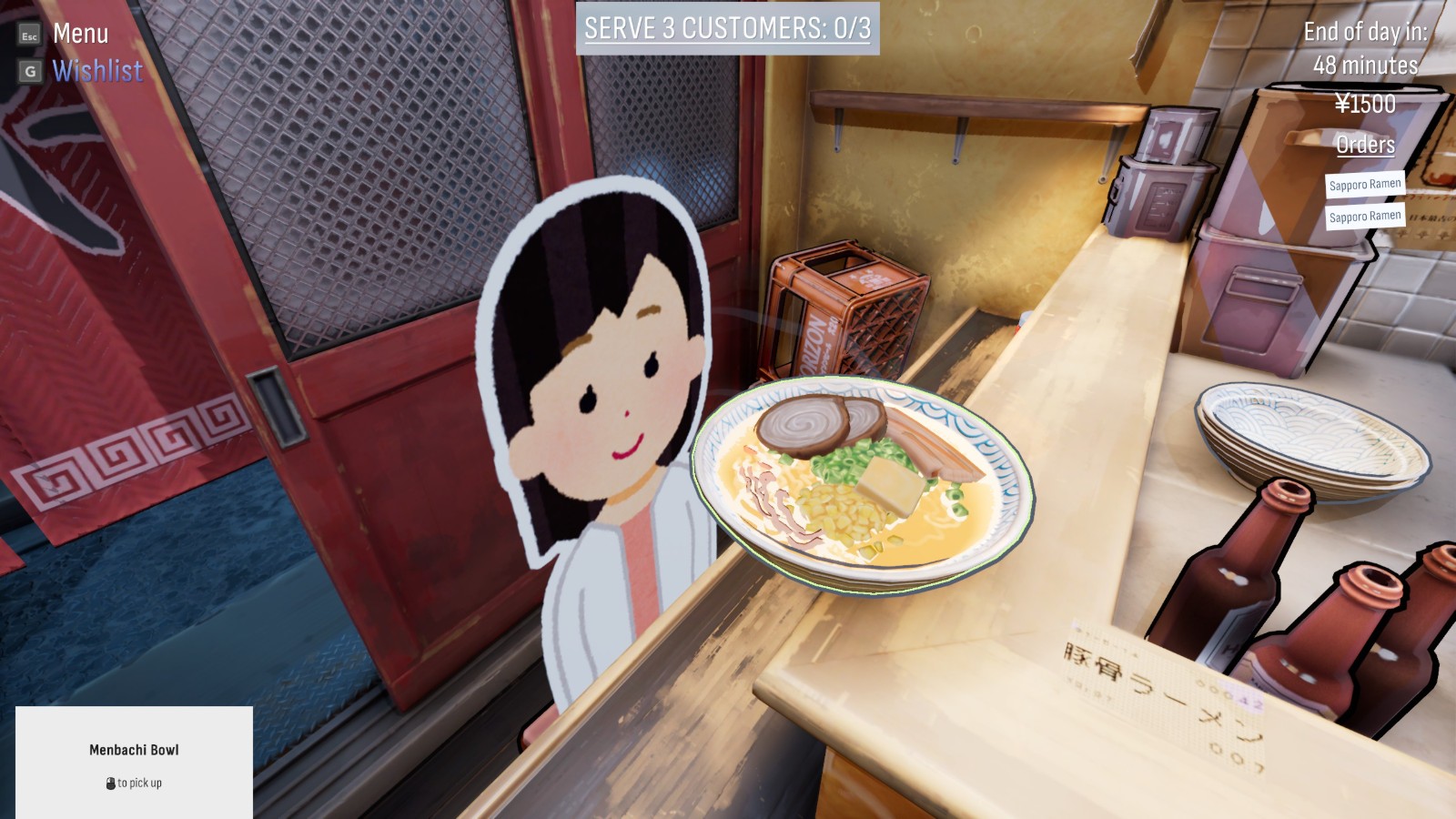Click the Orders list heading

(1364, 145)
